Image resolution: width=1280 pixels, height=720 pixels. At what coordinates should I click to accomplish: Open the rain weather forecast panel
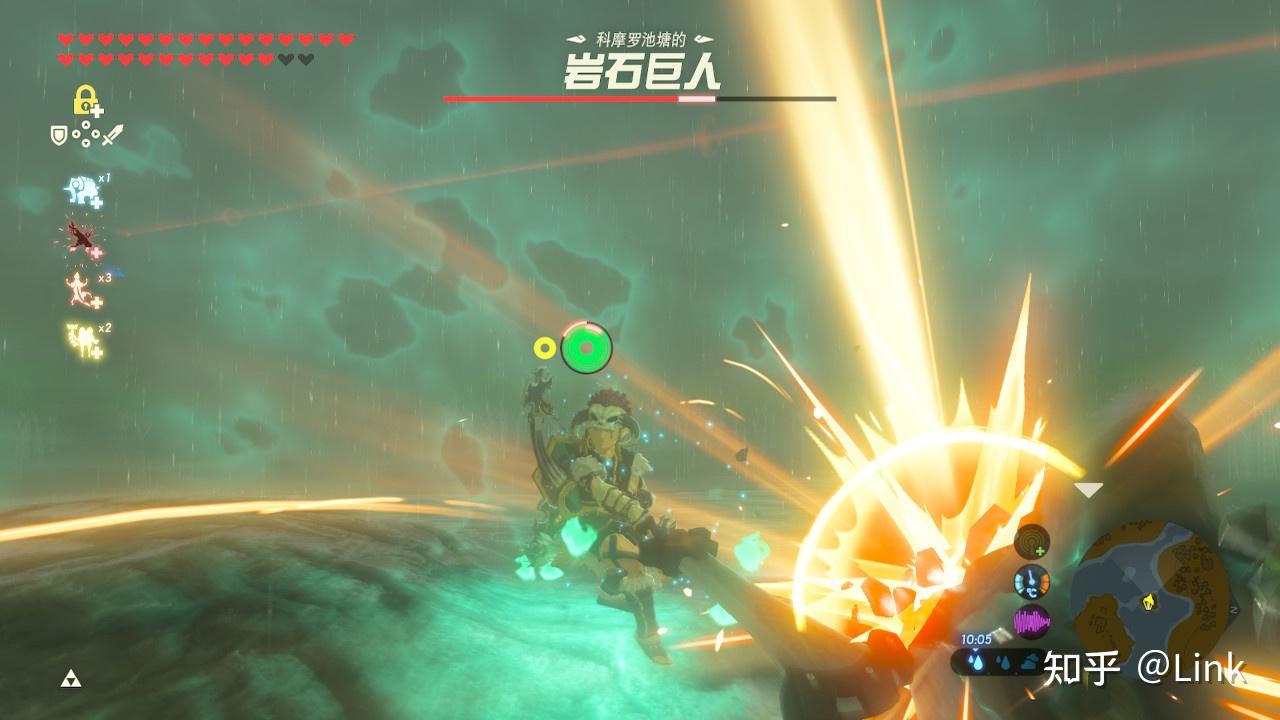tap(1001, 661)
